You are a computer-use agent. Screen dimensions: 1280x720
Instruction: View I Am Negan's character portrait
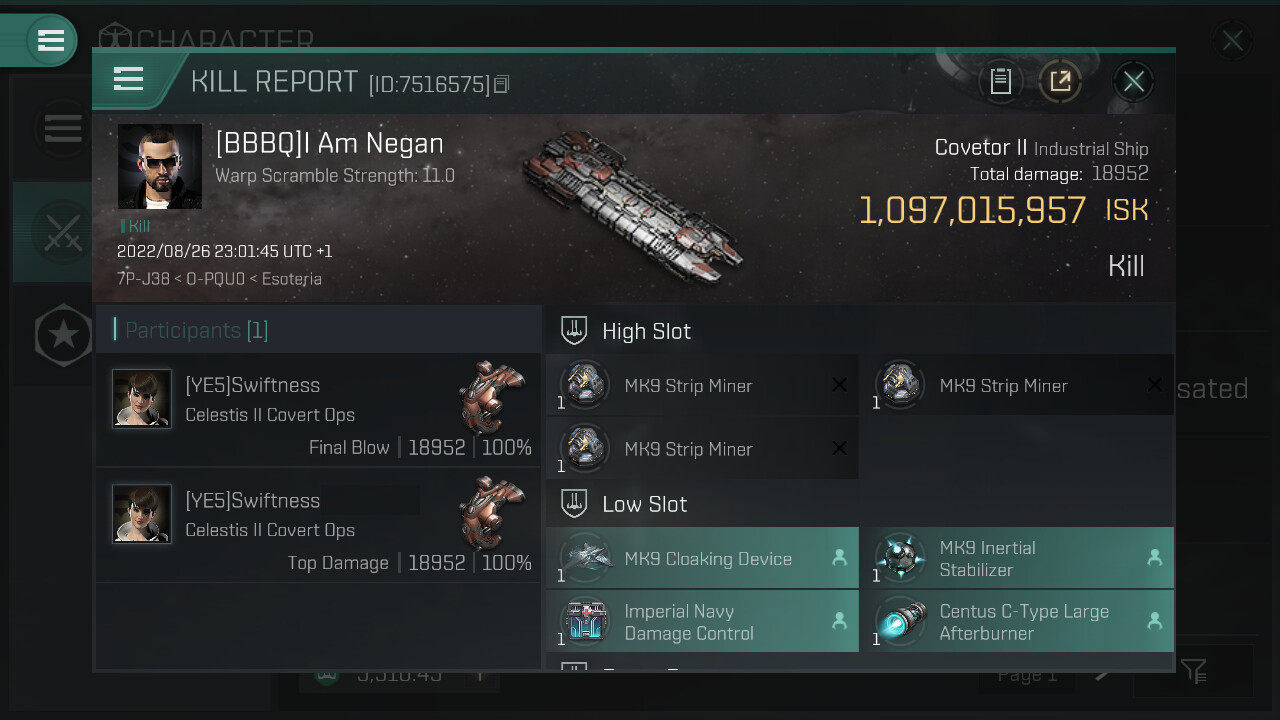tap(160, 167)
